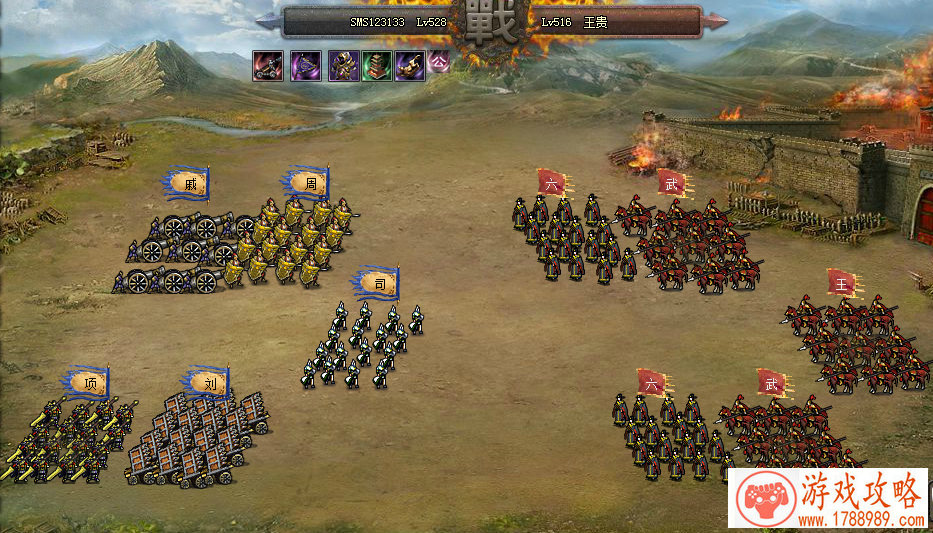Choose the green pagoda tower skill
The height and width of the screenshot is (533, 933).
[377, 66]
